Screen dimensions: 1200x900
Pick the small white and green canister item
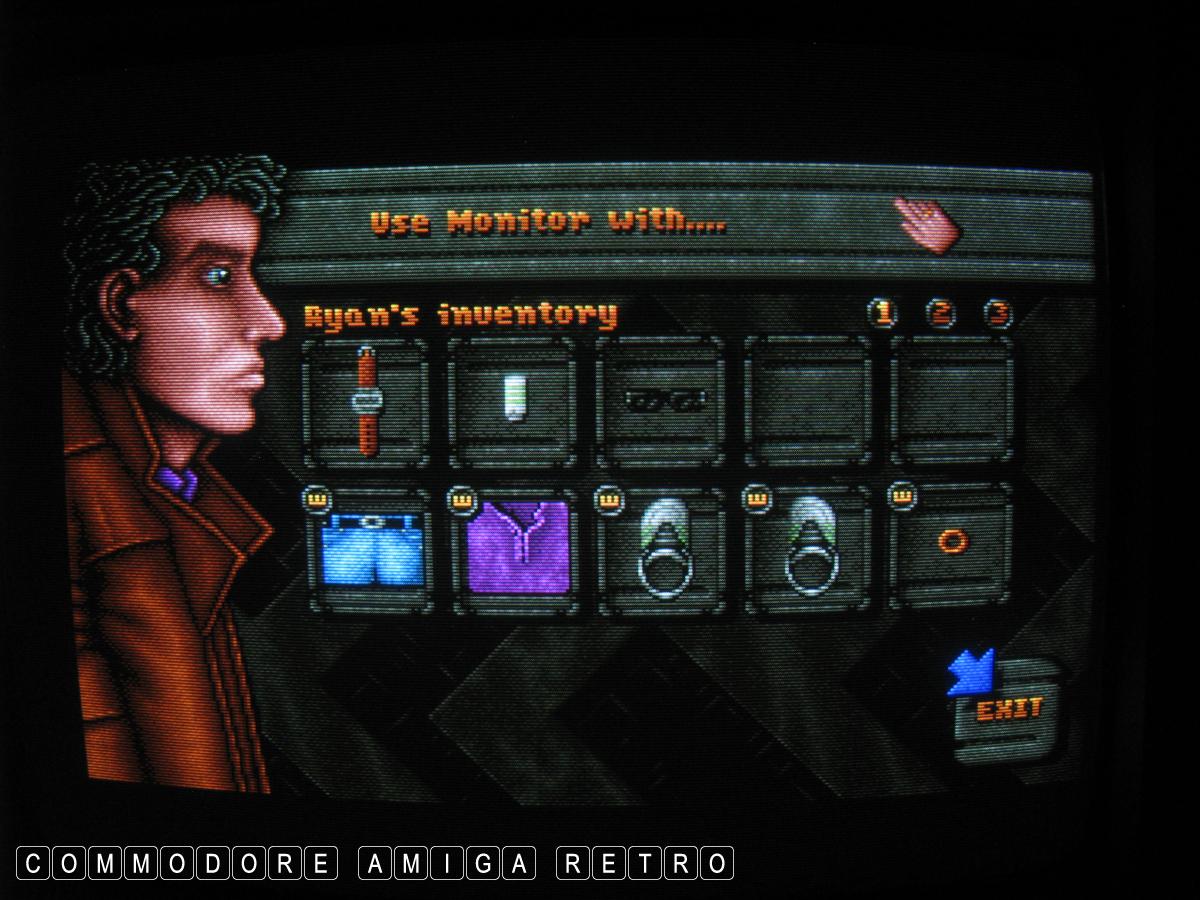click(x=514, y=400)
